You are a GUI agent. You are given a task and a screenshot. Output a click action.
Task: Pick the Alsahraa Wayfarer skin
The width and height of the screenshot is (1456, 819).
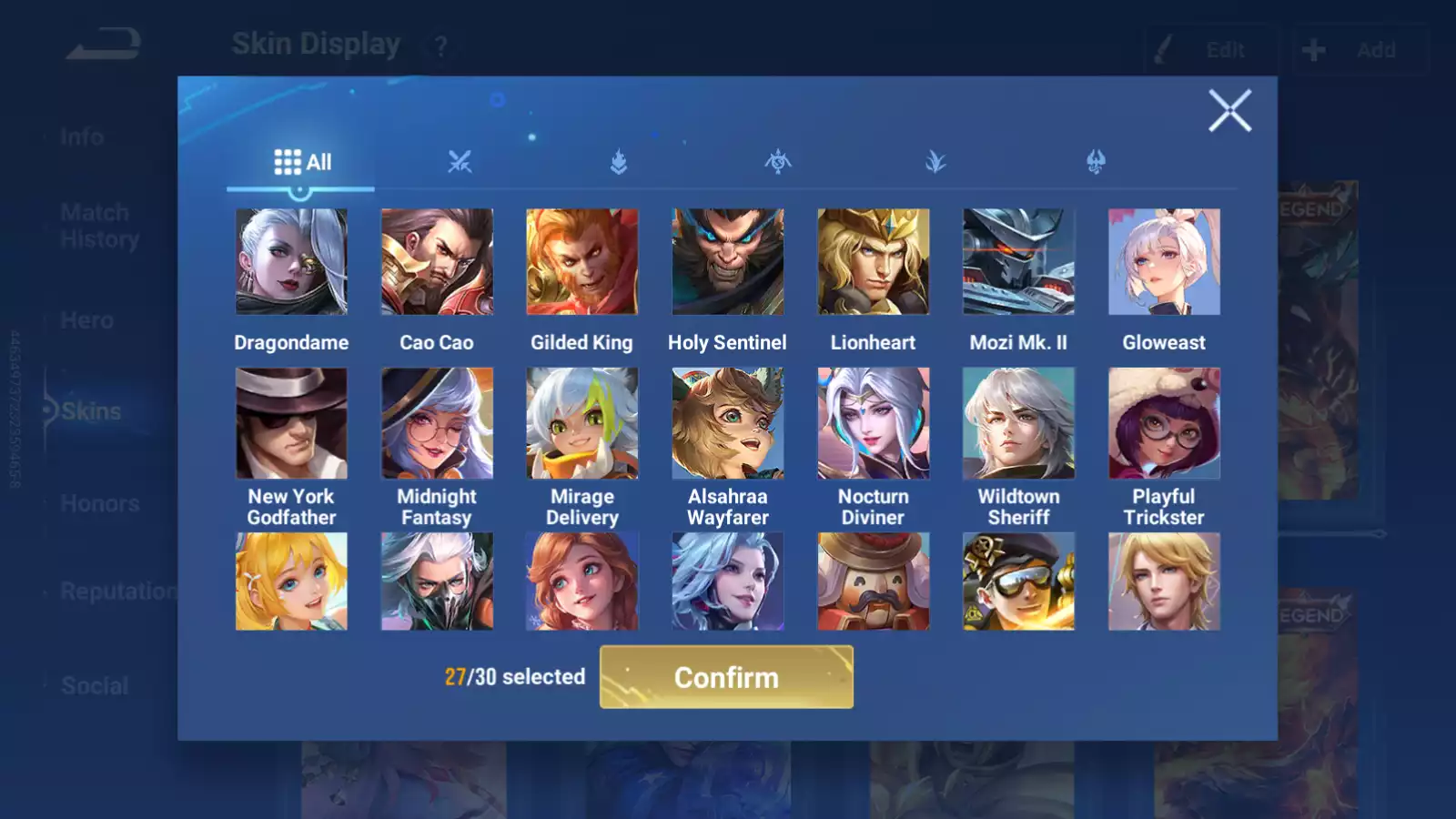pyautogui.click(x=728, y=423)
